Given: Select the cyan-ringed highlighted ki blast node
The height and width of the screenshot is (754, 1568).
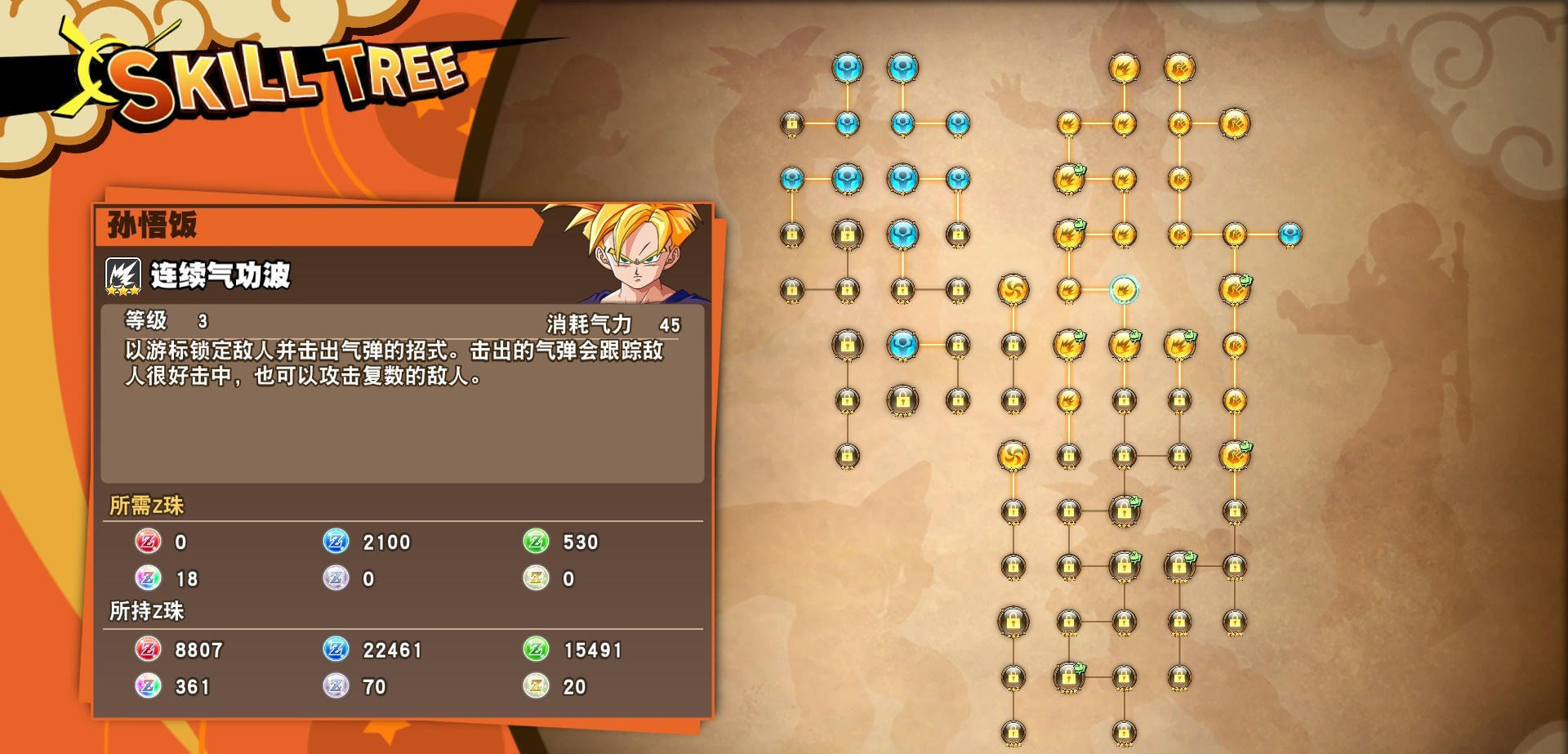Looking at the screenshot, I should click(1124, 289).
